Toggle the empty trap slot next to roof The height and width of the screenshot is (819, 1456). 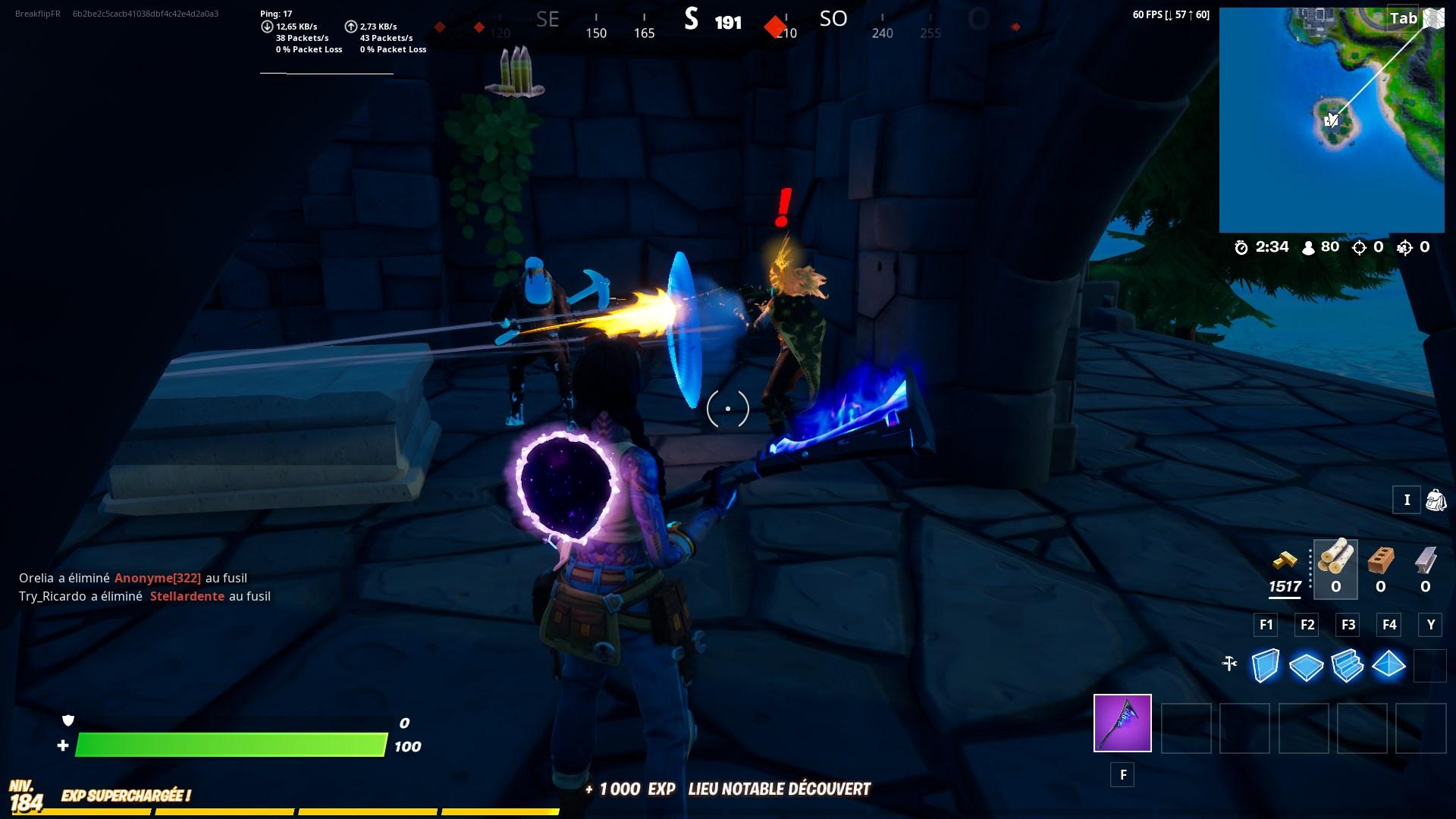point(1432,666)
